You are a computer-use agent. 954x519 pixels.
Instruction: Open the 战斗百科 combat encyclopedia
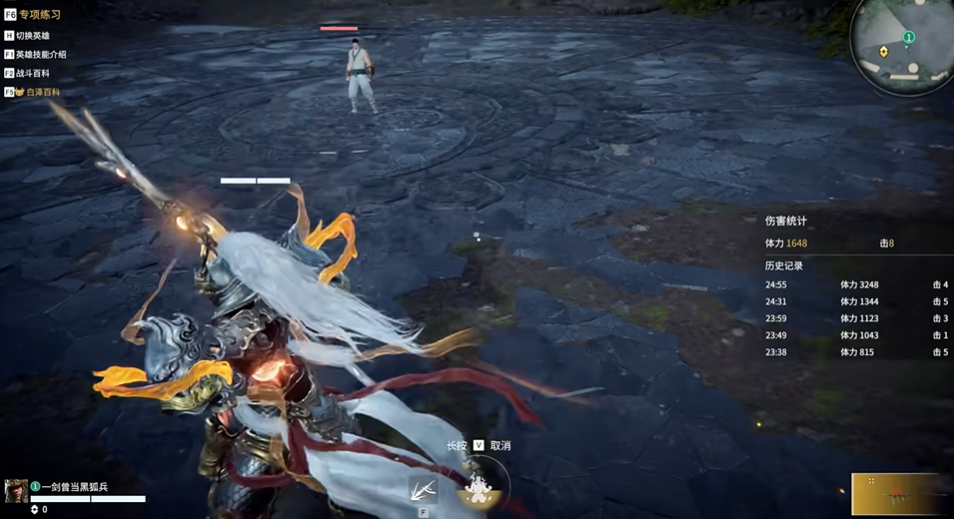pos(32,73)
